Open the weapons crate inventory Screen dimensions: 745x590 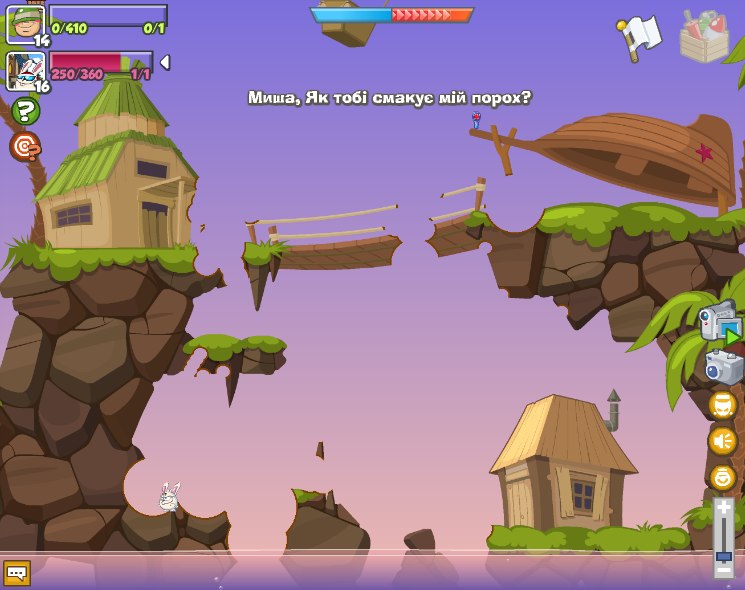(x=704, y=36)
